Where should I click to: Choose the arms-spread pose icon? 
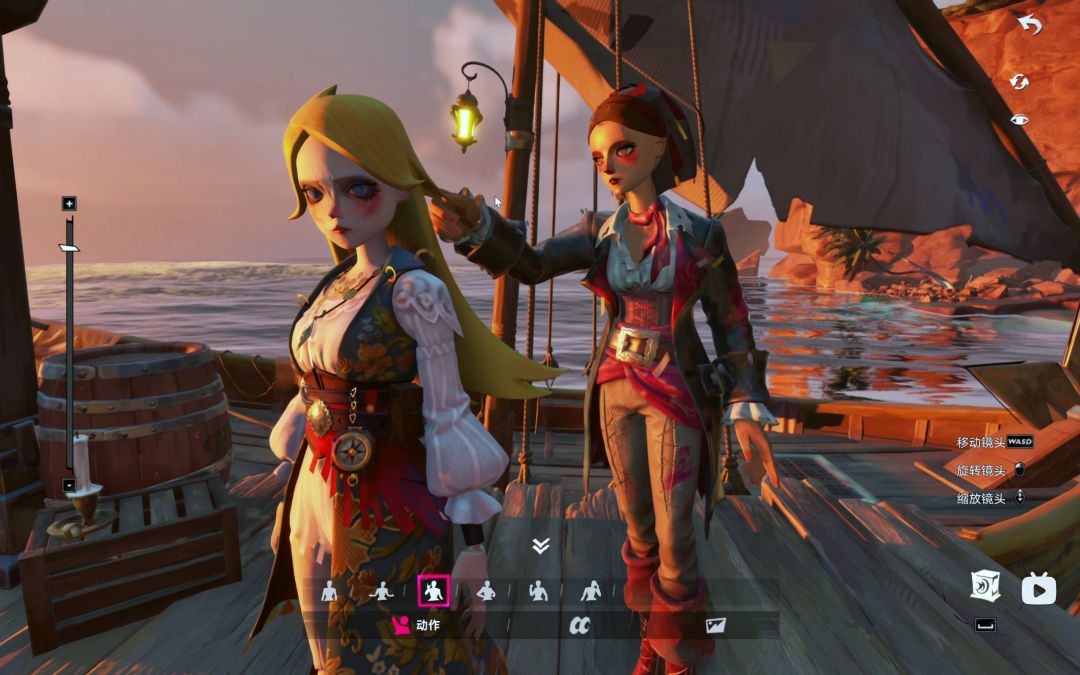pos(381,591)
